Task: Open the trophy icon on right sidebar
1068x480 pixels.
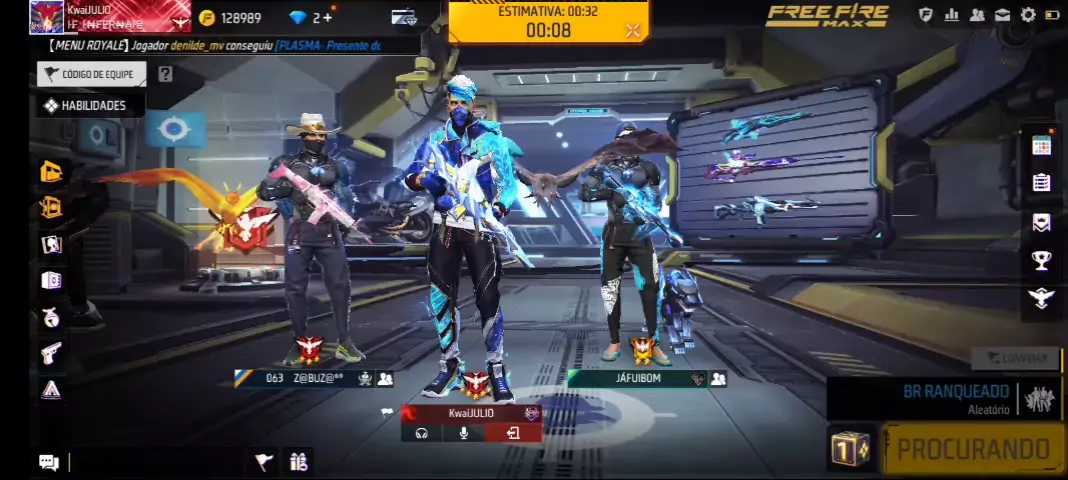Action: click(x=1042, y=260)
